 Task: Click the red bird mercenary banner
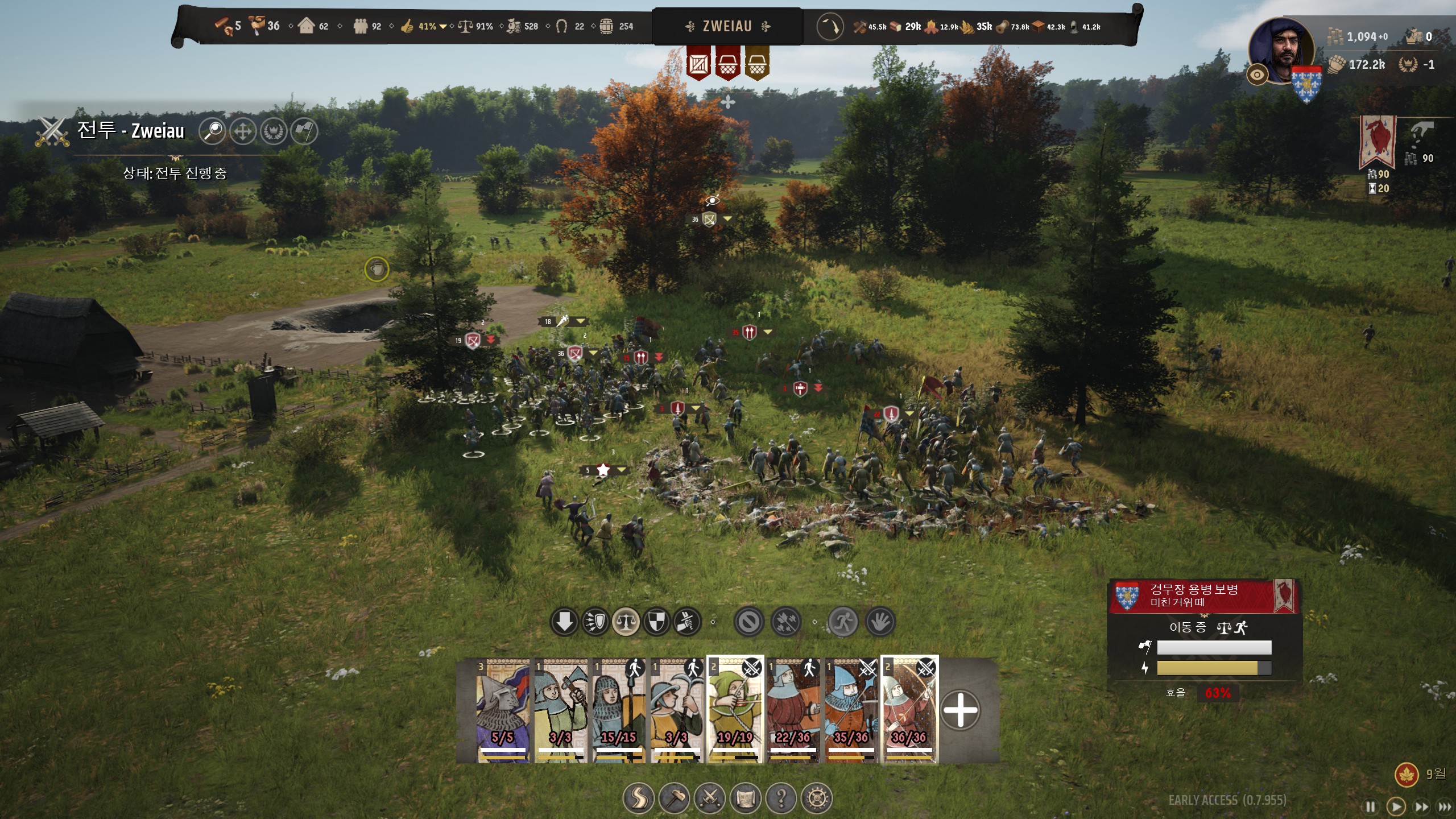(x=1377, y=142)
